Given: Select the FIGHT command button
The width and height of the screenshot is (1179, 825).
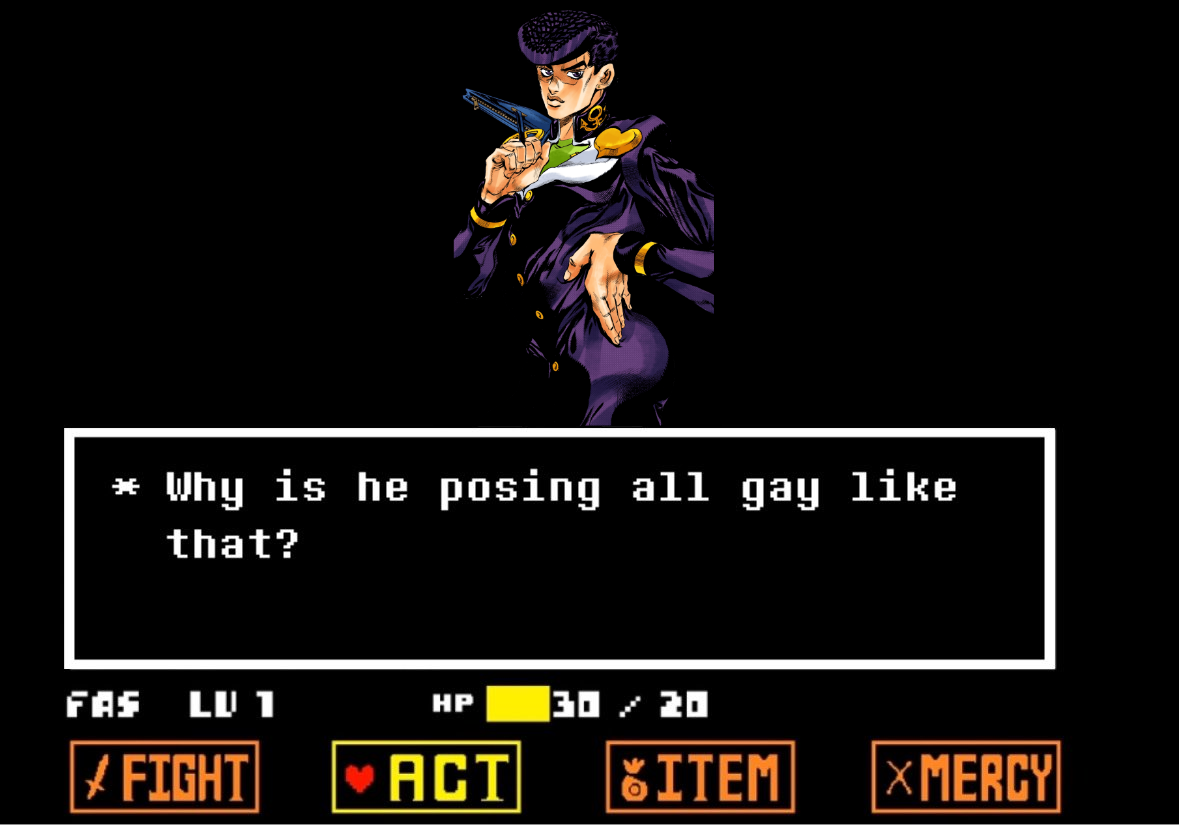Looking at the screenshot, I should [x=164, y=776].
